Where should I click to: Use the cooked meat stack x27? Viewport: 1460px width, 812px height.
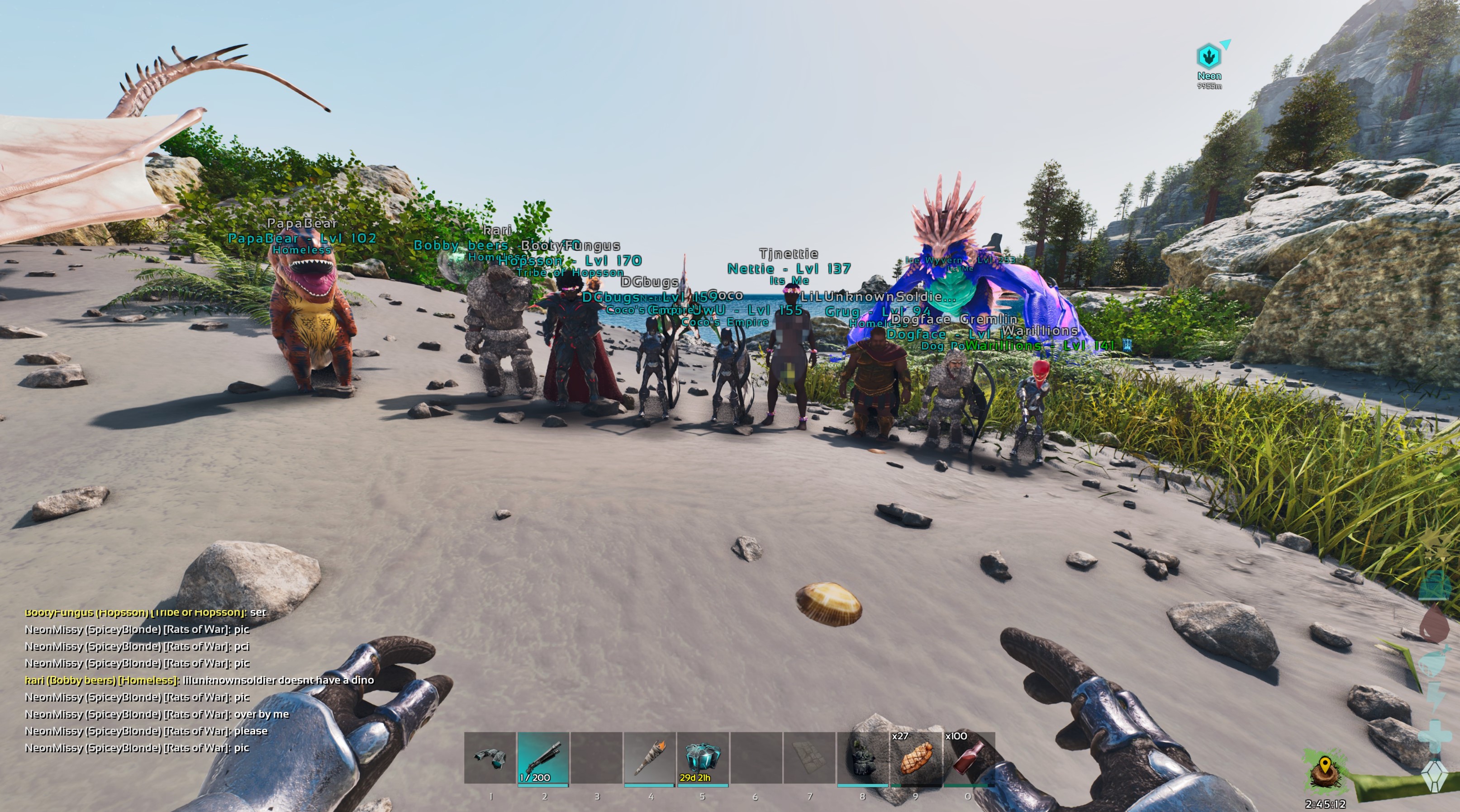(x=915, y=758)
